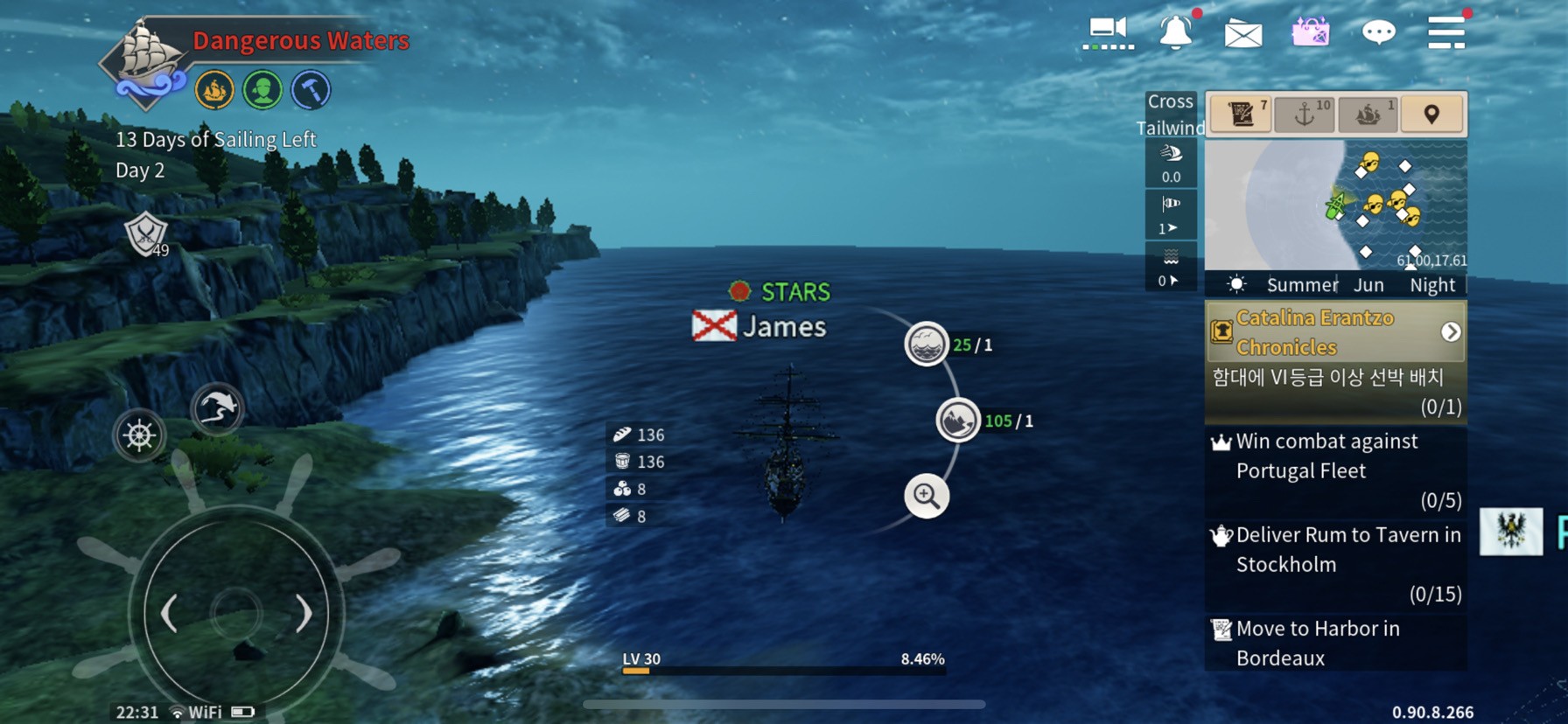Screen dimensions: 1568x724
Task: Toggle the camera view icon
Action: point(1108,33)
